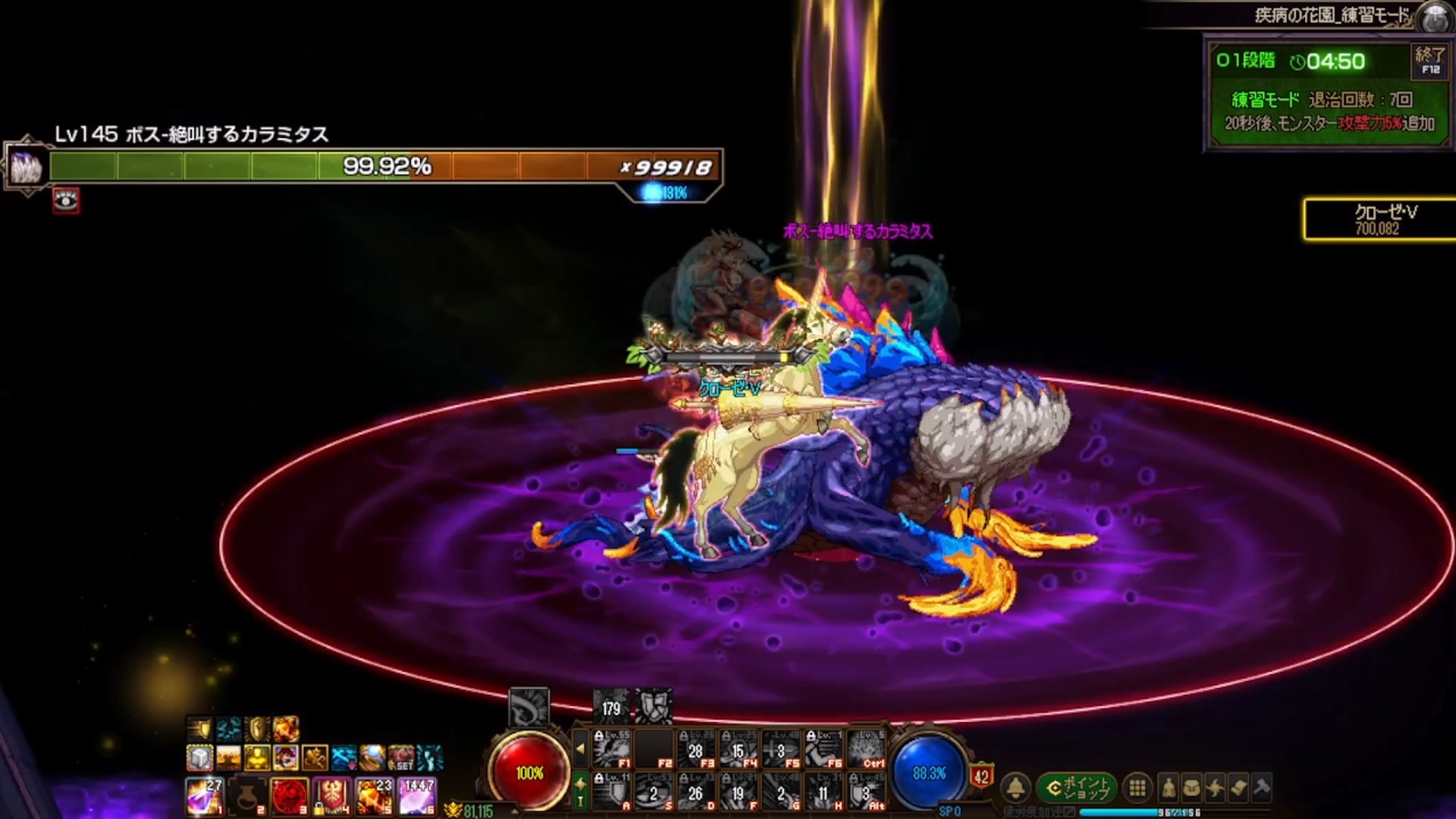Screen dimensions: 1456x819
Task: Activate the skill bound to Alt
Action: click(865, 792)
